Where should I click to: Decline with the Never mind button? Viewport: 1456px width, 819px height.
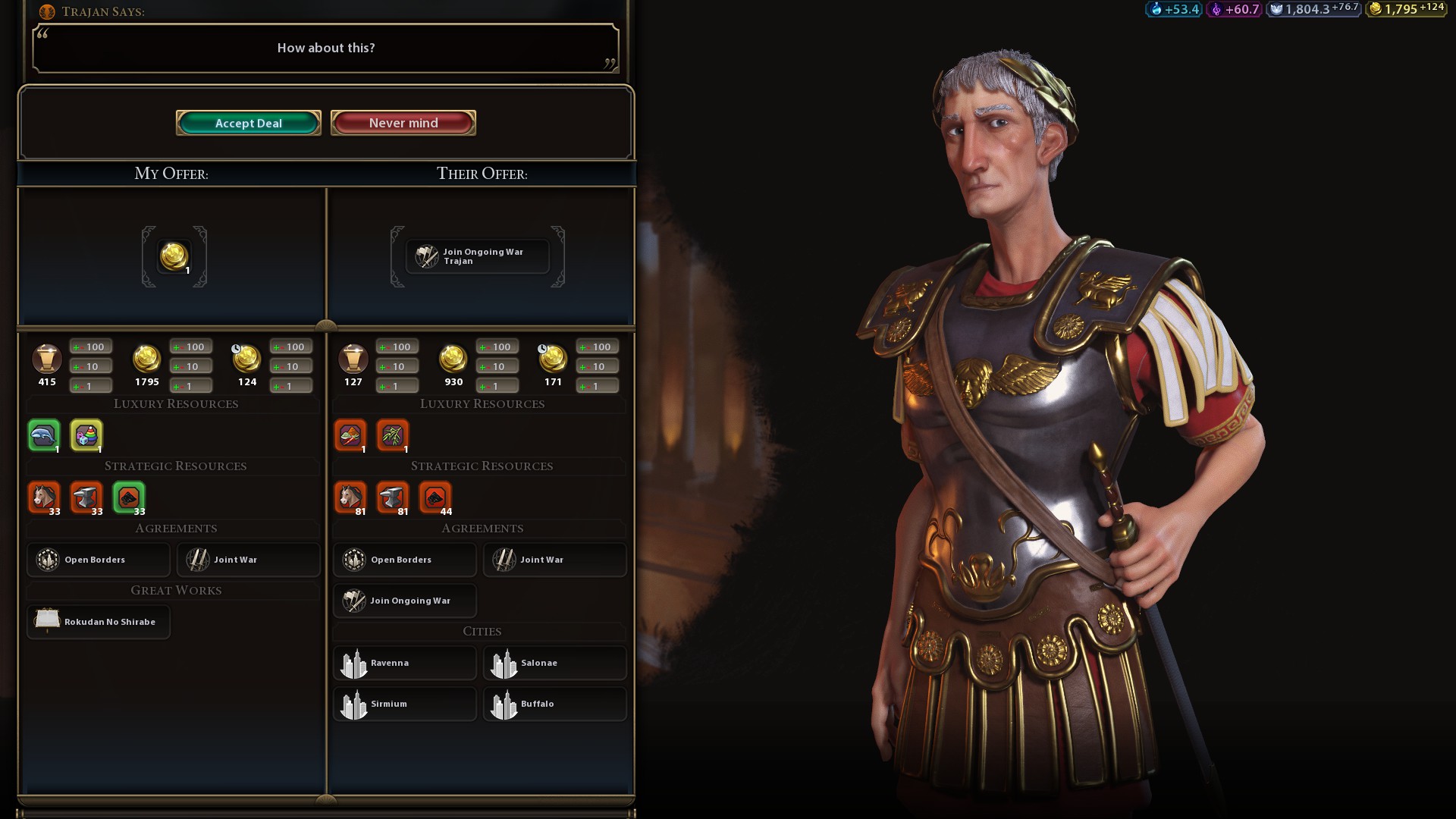[403, 123]
